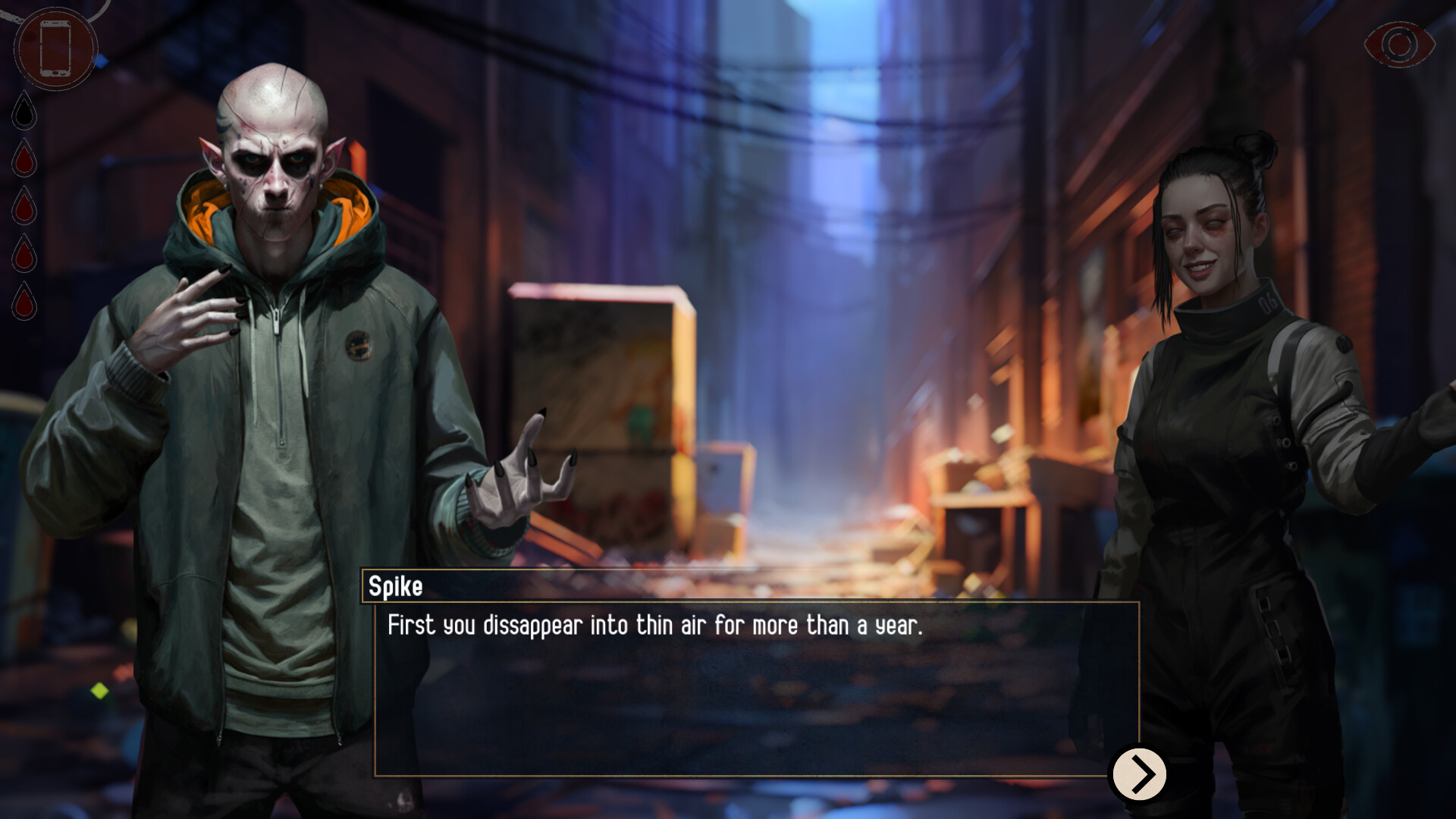Click the graffiti-covered crate in the alley
The image size is (1456, 819).
pos(599,394)
